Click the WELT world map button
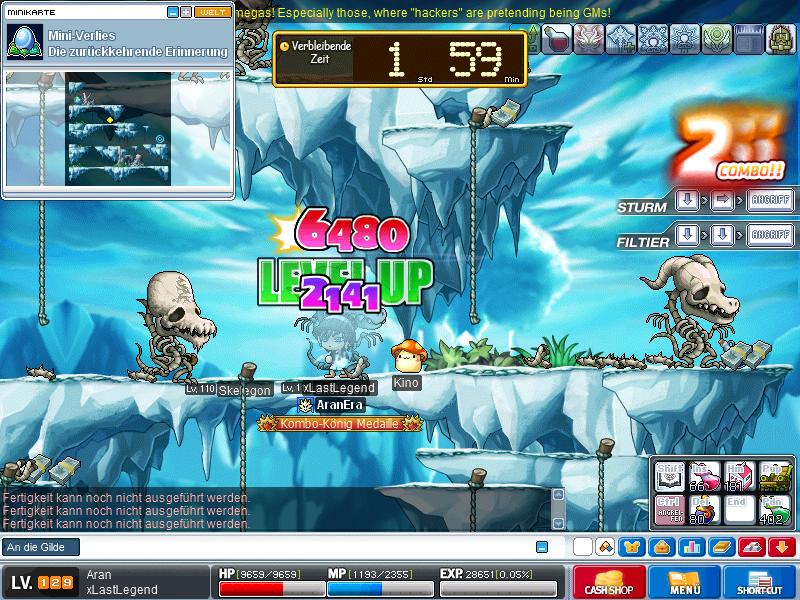This screenshot has height=600, width=800. [211, 12]
